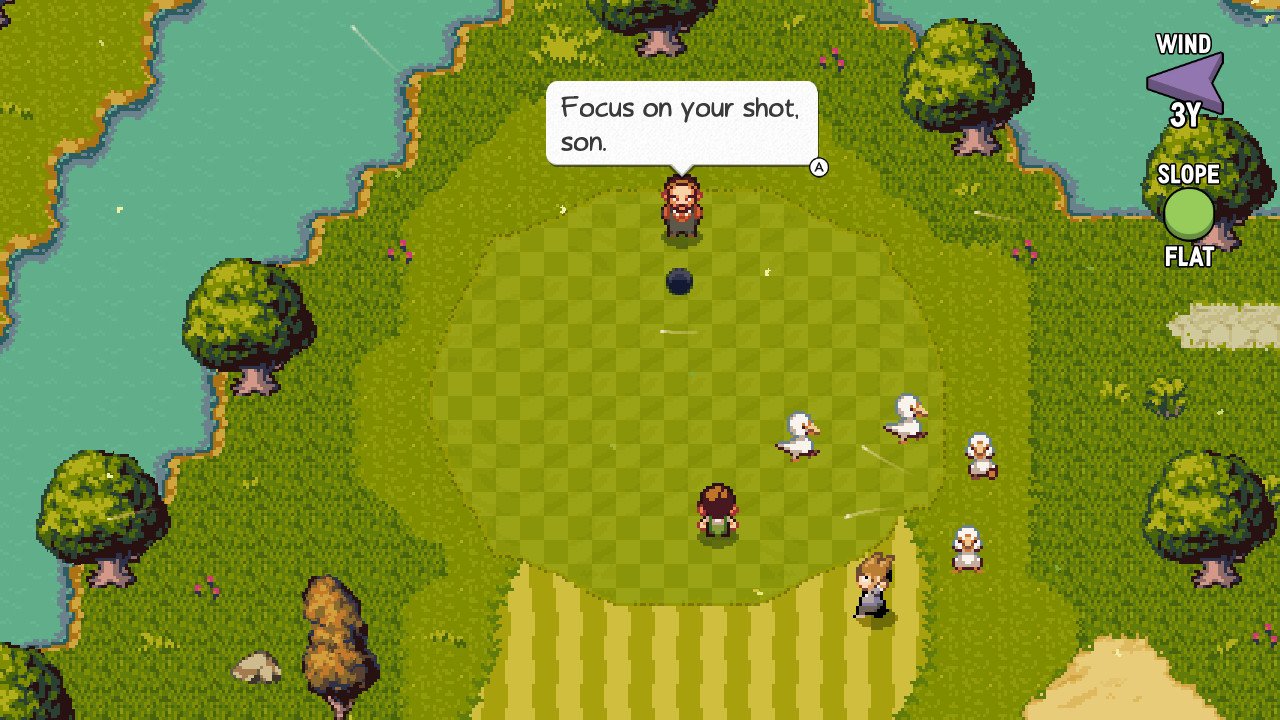This screenshot has height=720, width=1280.
Task: Advance the "Focus on your shot, son." dialogue bubble
Action: (819, 167)
